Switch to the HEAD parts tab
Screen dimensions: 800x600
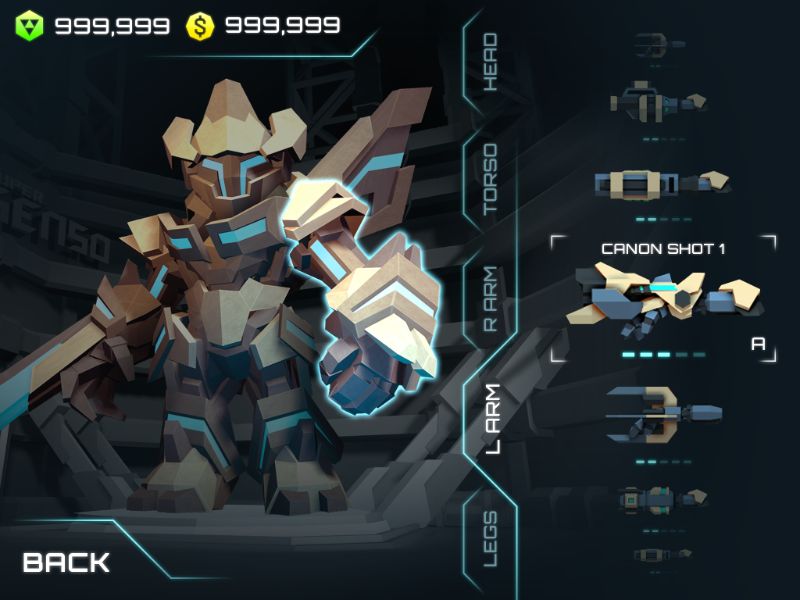coord(490,62)
